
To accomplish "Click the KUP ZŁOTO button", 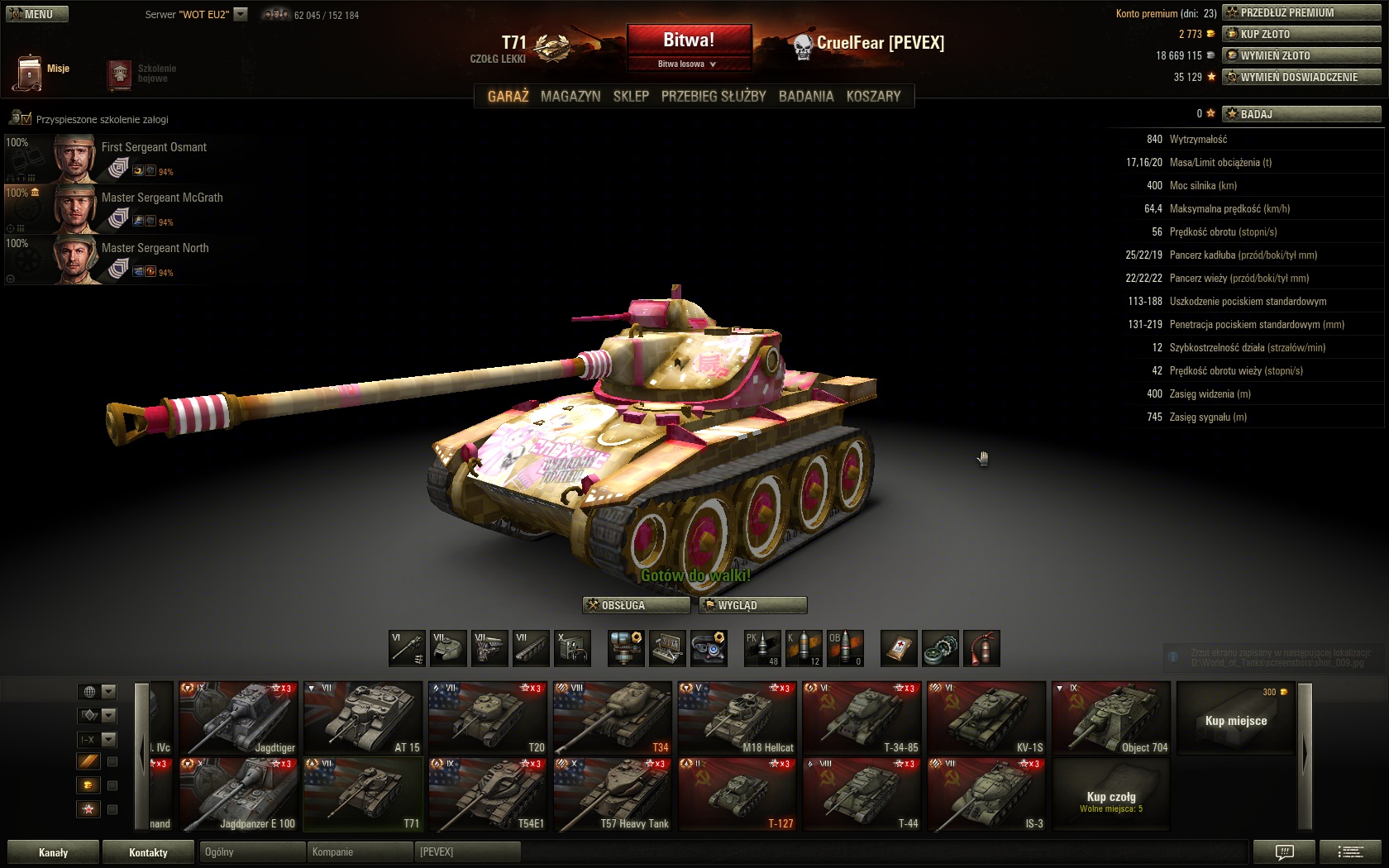I will 1301,34.
